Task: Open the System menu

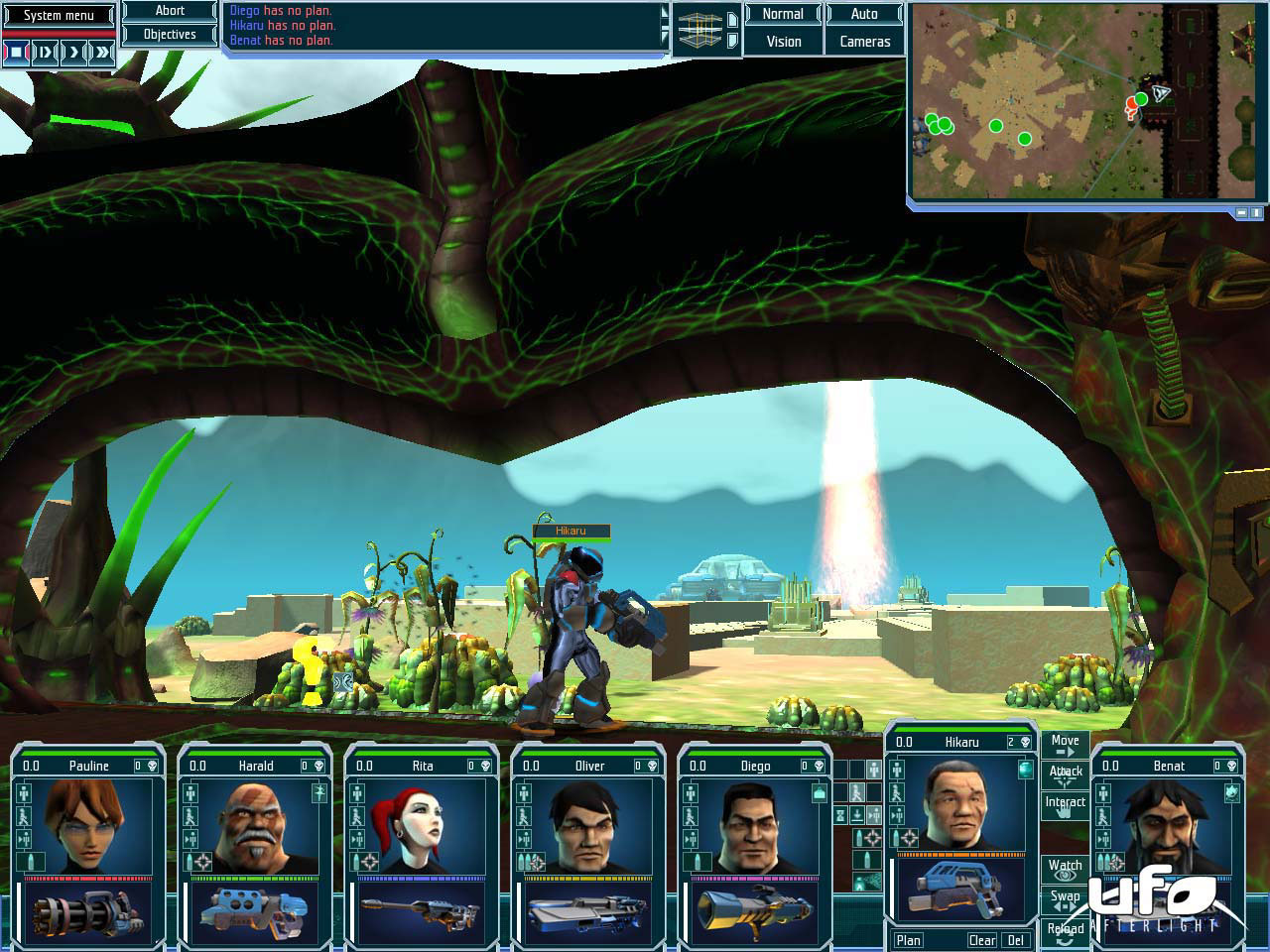Action: point(59,15)
